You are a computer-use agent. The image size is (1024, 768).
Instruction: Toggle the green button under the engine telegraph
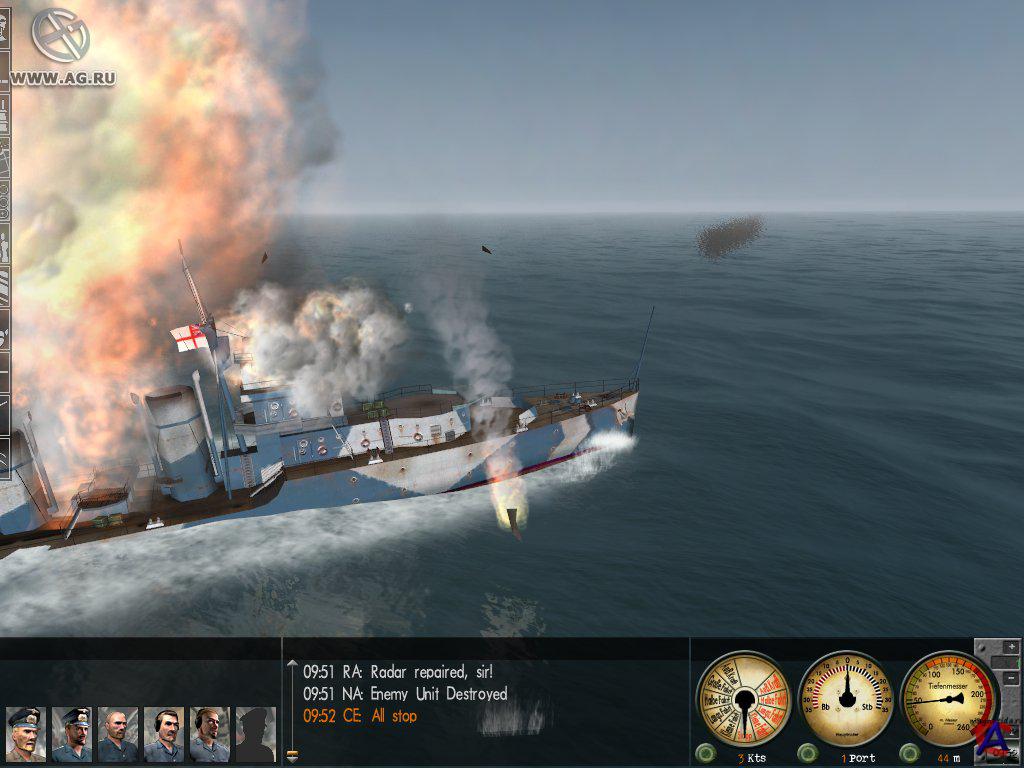coord(706,752)
